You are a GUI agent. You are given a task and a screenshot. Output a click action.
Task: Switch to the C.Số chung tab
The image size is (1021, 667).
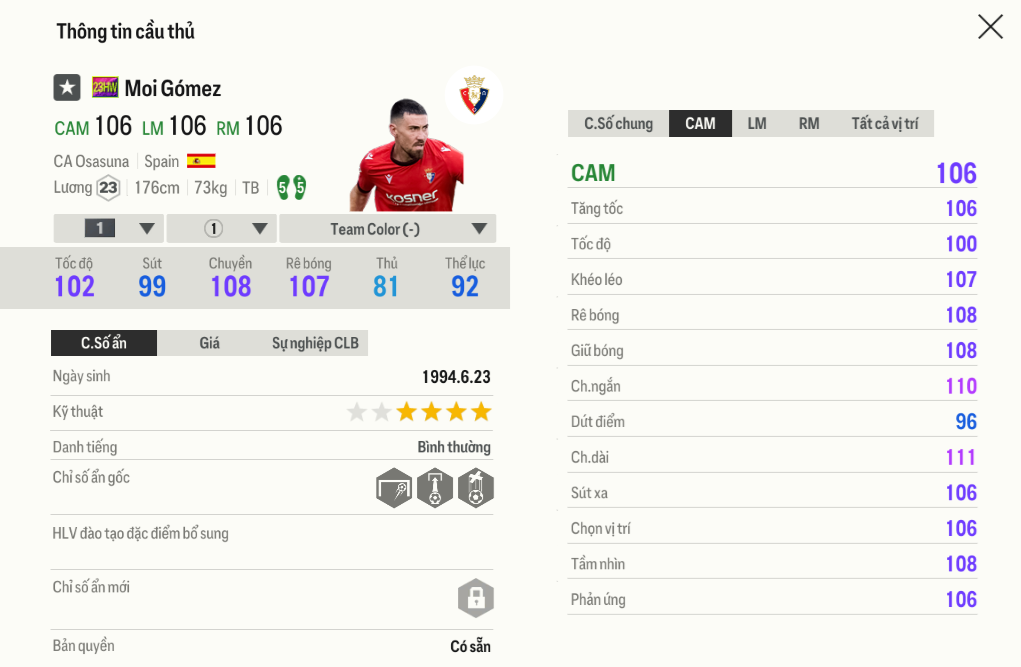pyautogui.click(x=618, y=124)
